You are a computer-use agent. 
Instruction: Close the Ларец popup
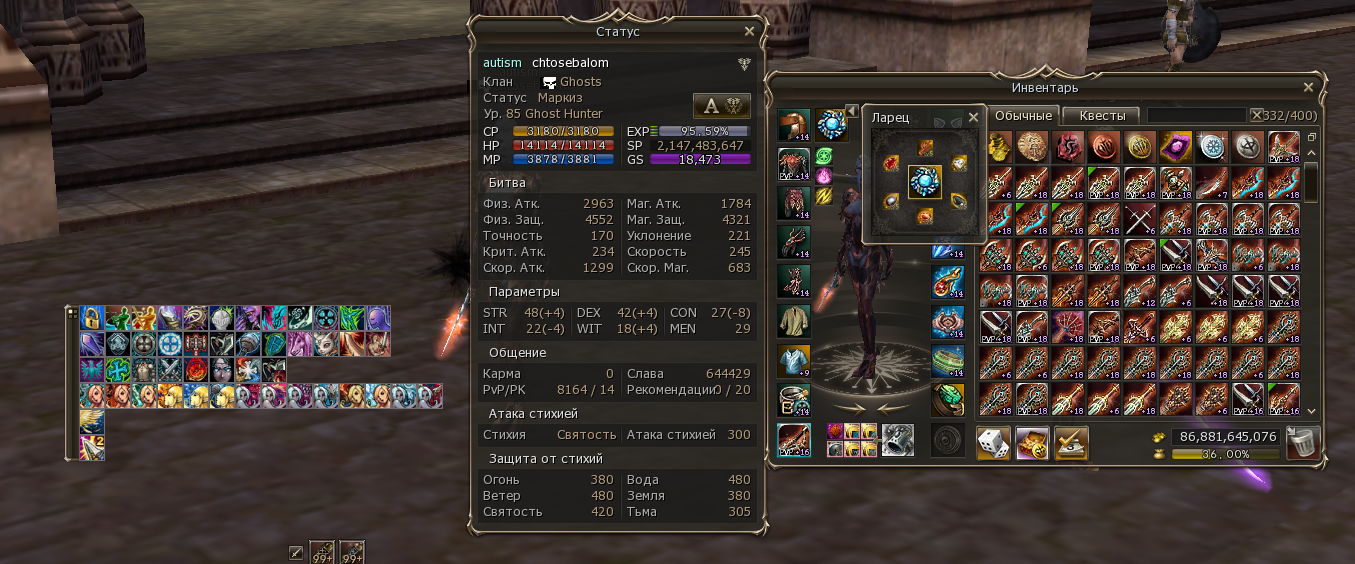973,117
